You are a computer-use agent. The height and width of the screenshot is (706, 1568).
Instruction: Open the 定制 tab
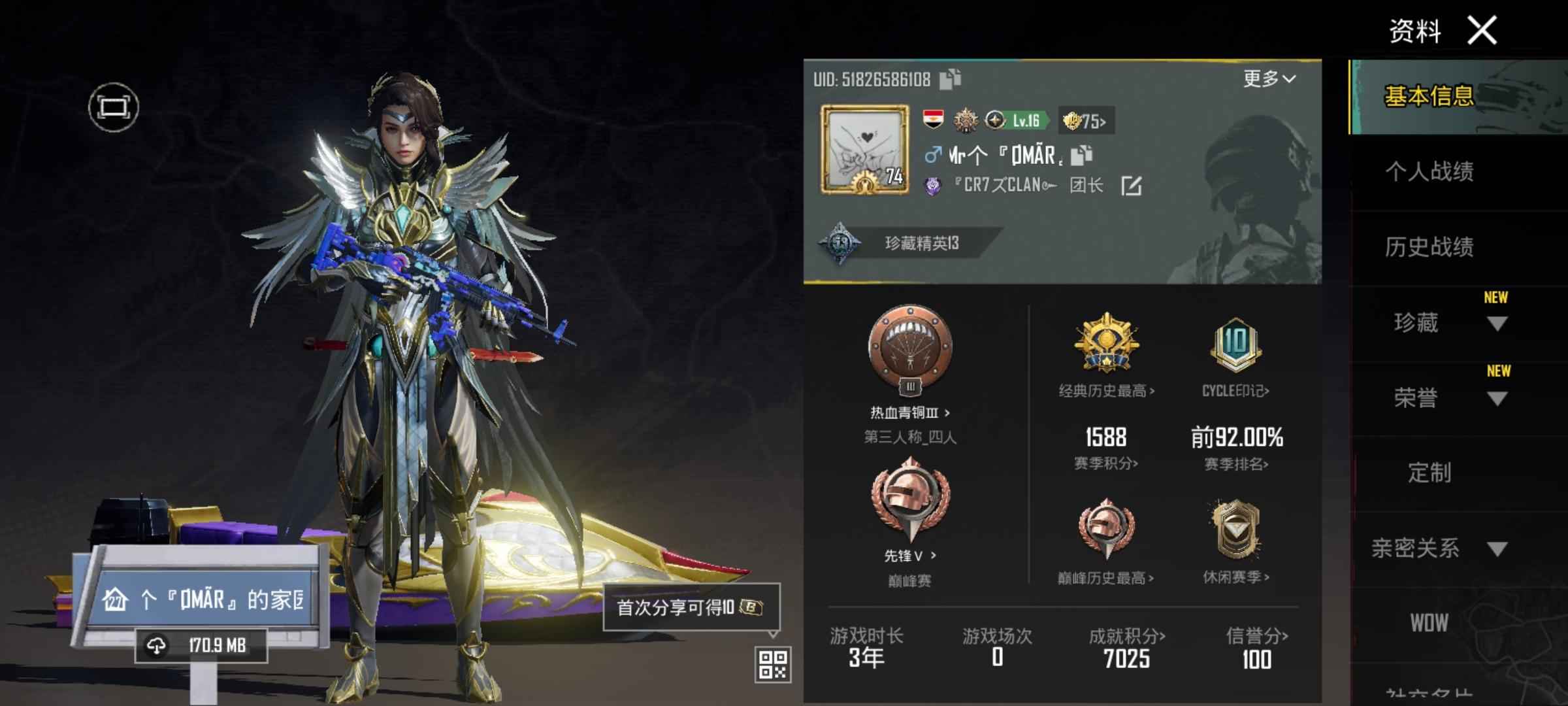point(1429,473)
